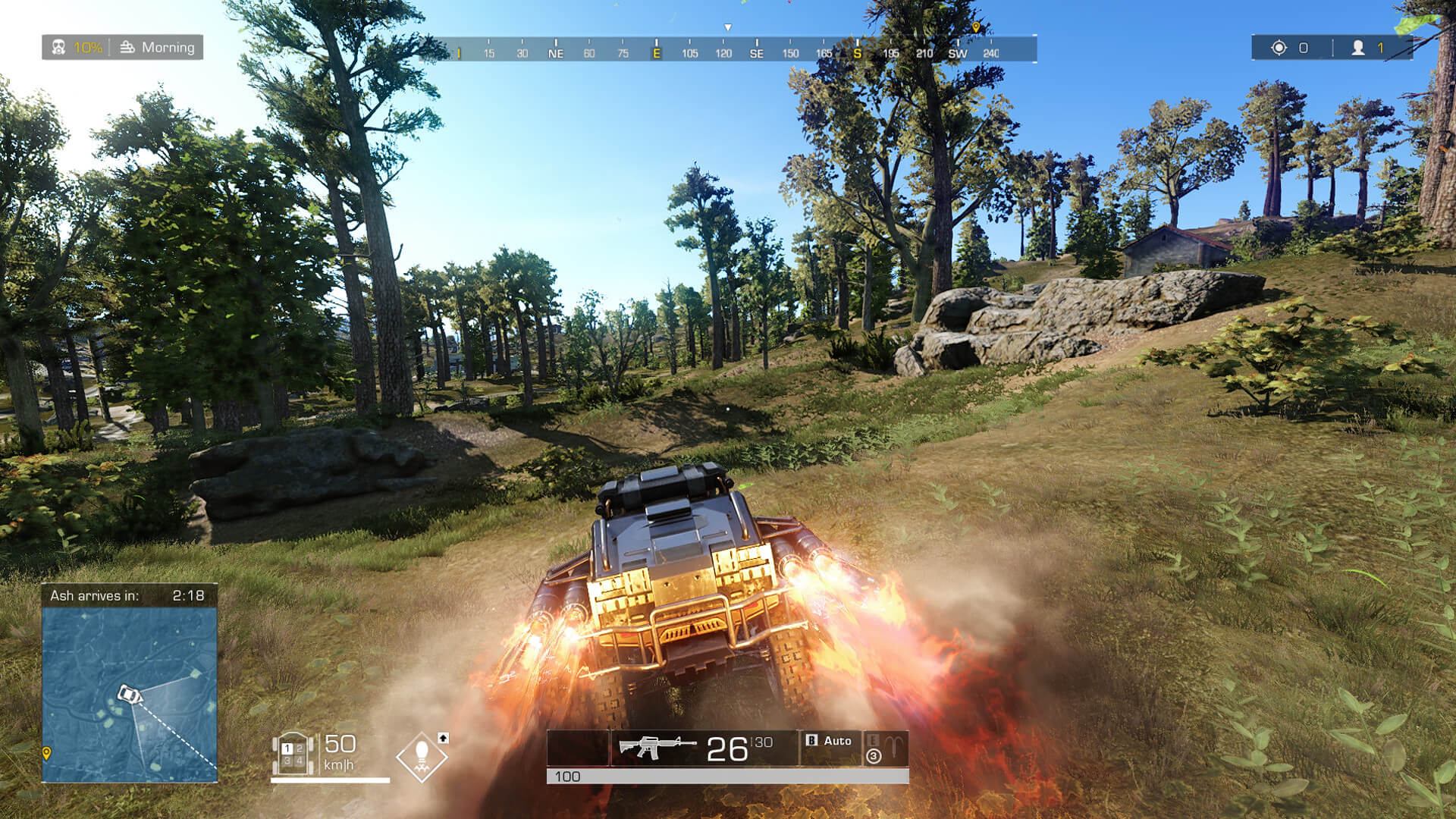Activate the vehicle nitro boost icon
1456x819 pixels.
coord(422,756)
